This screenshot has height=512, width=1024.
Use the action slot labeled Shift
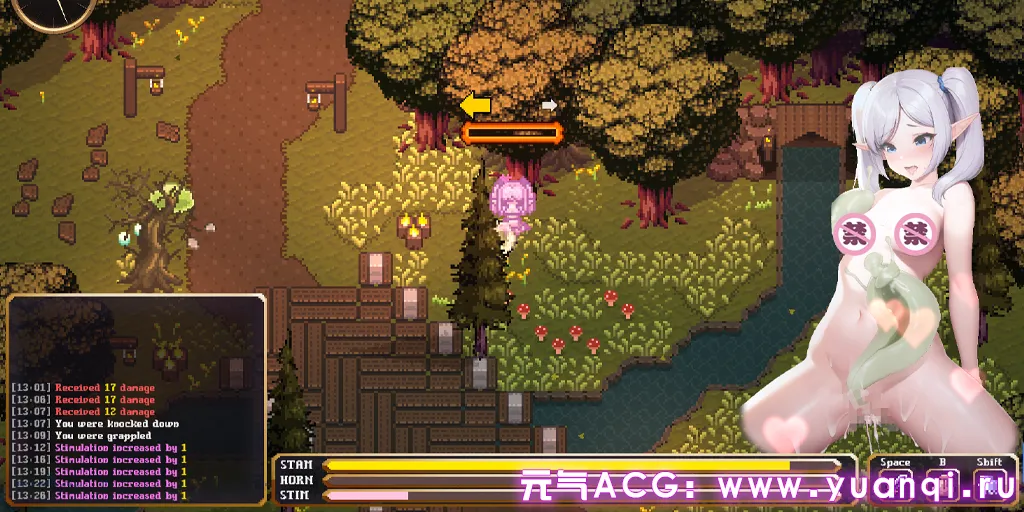[x=990, y=483]
